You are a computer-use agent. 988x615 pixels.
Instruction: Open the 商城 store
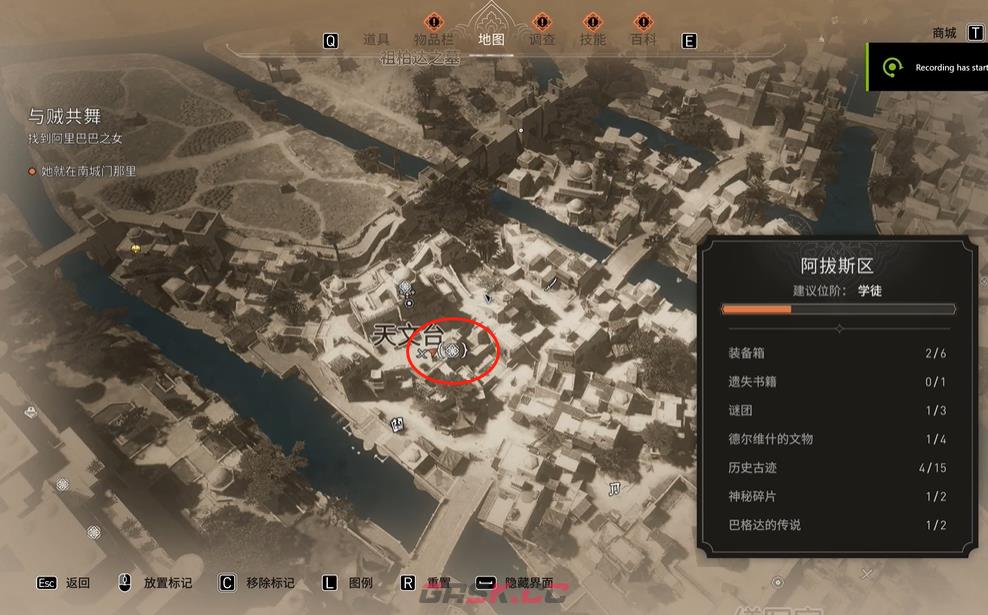(944, 33)
